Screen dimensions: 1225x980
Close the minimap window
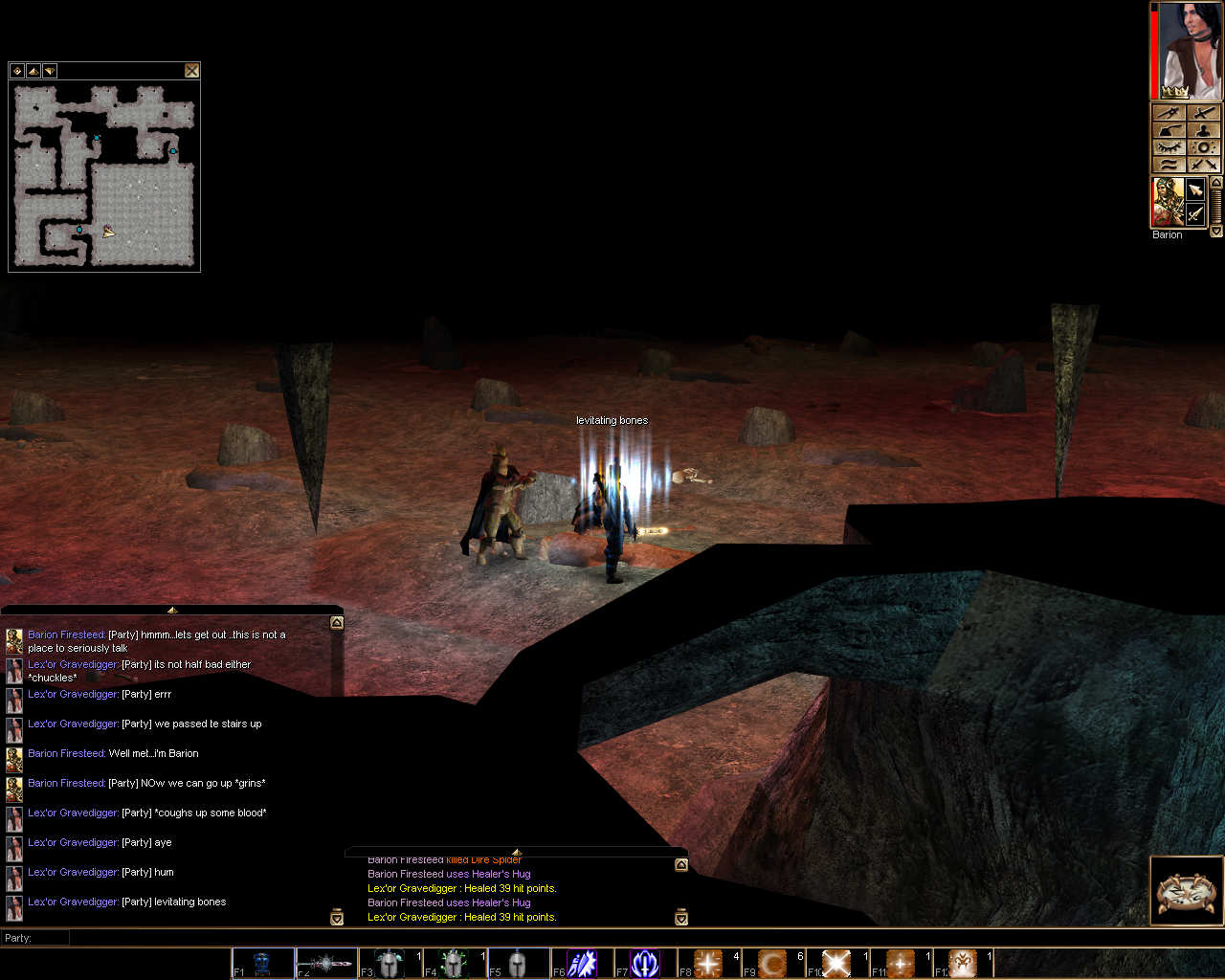tap(192, 70)
